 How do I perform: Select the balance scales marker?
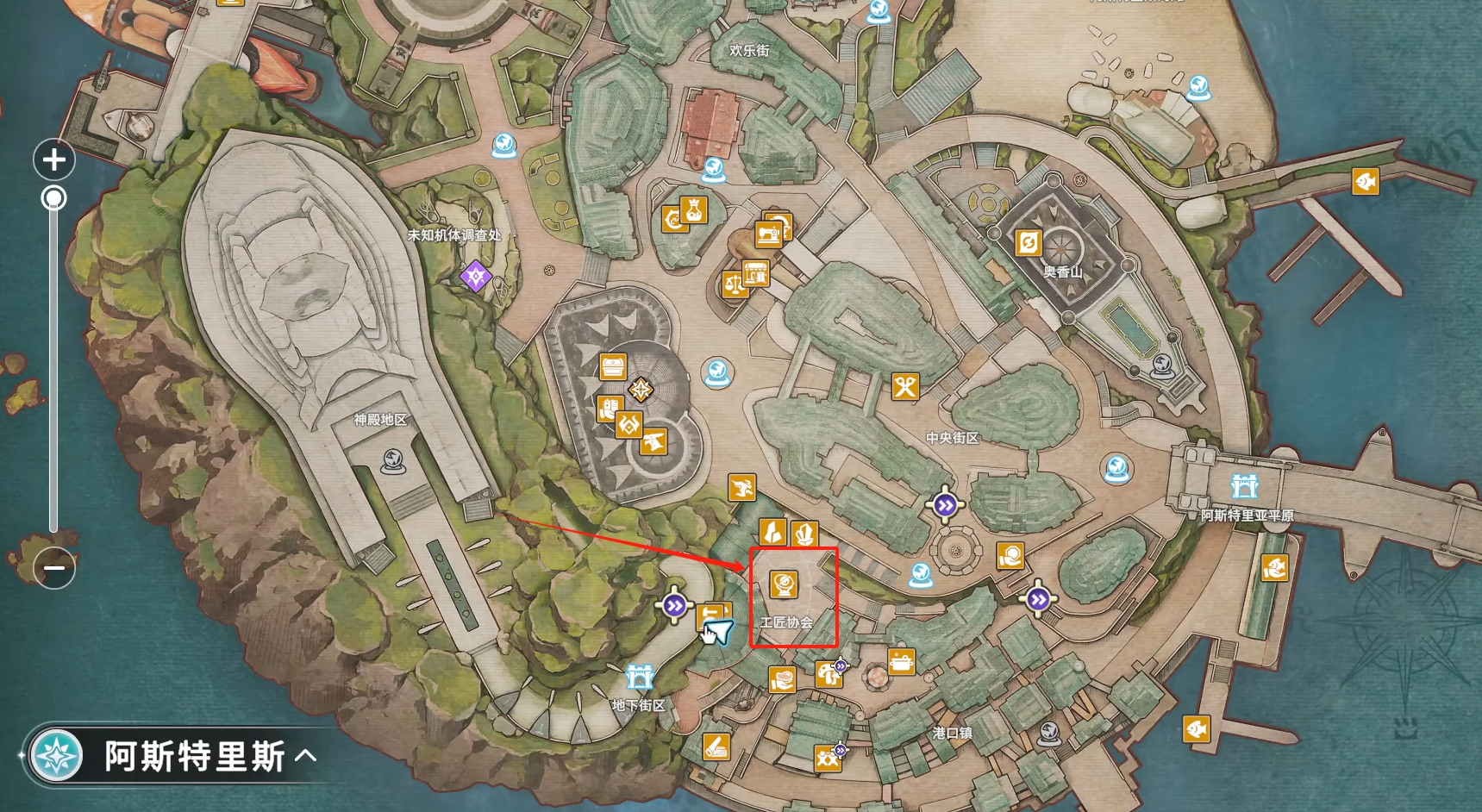click(734, 284)
